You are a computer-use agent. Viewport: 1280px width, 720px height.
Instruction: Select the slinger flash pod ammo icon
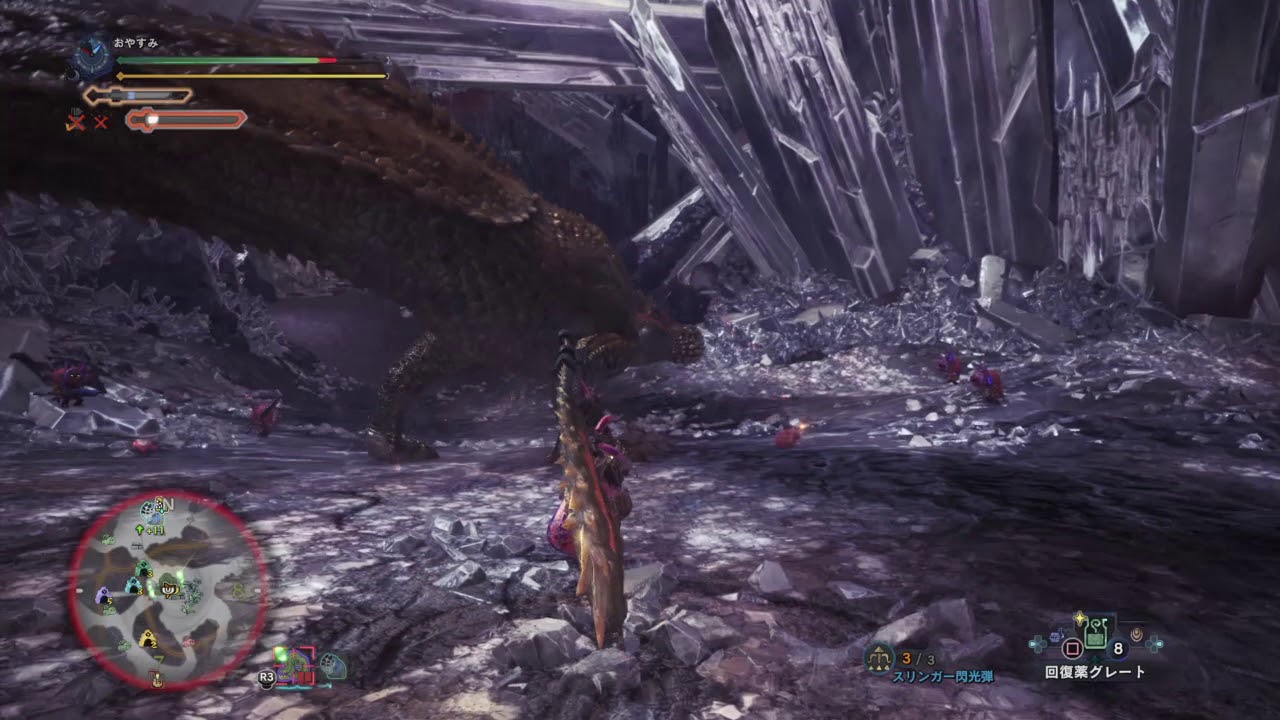coord(880,658)
